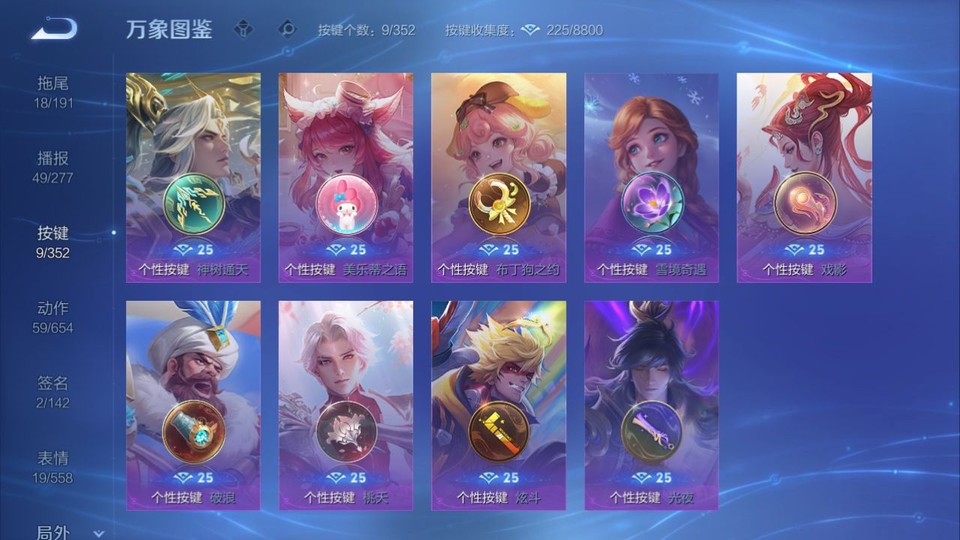Open the 布丁狗之约 card
960x540 pixels.
tap(498, 177)
